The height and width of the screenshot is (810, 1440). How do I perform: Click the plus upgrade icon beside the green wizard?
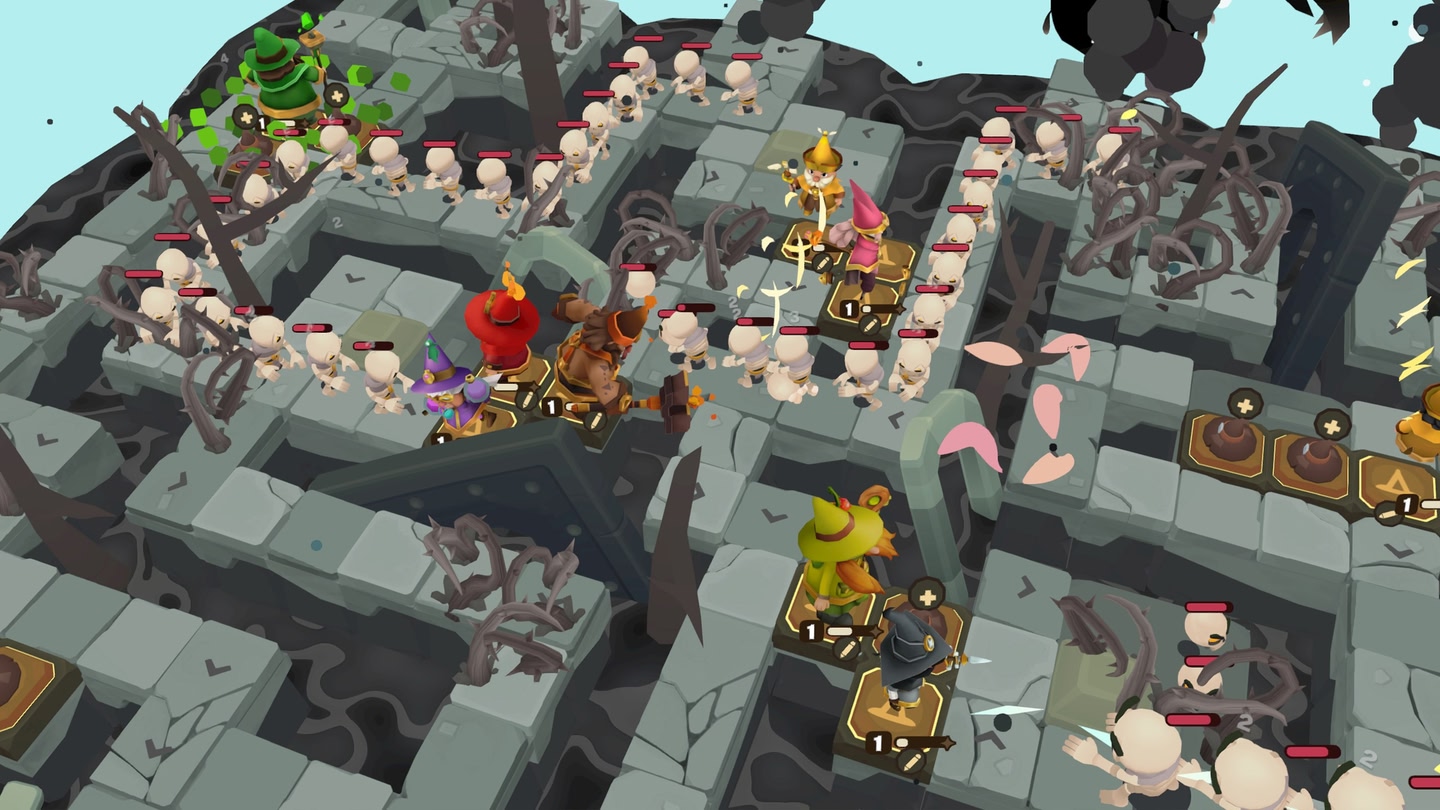[x=246, y=119]
